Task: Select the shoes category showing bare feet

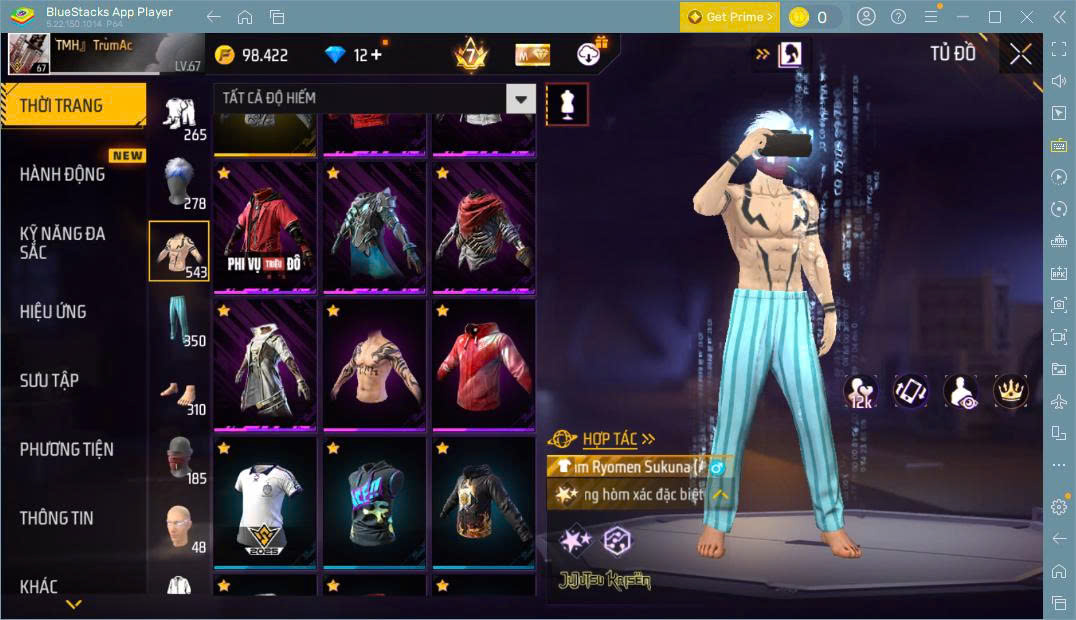Action: pos(179,390)
